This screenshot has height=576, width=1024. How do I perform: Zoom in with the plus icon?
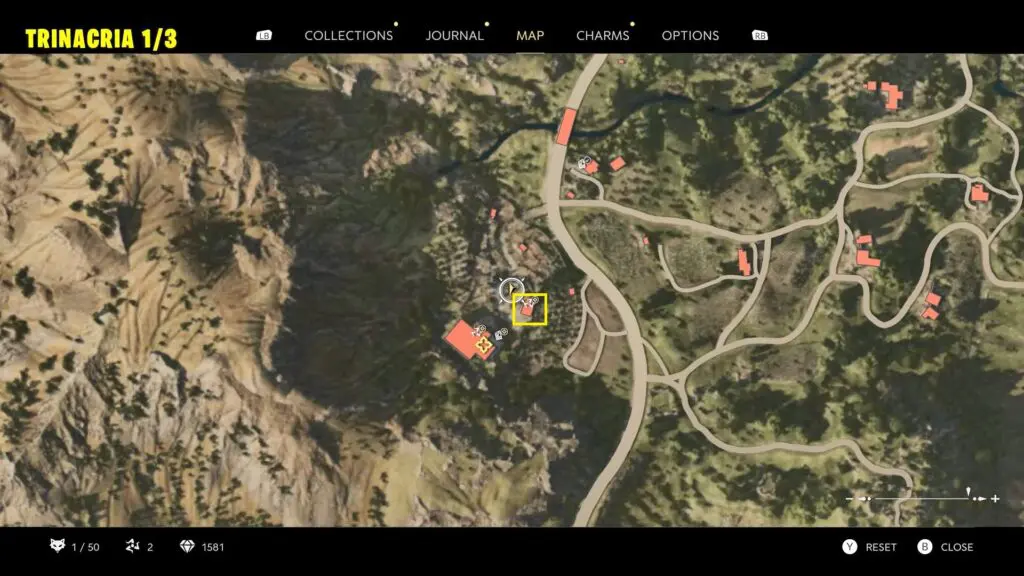pos(995,498)
